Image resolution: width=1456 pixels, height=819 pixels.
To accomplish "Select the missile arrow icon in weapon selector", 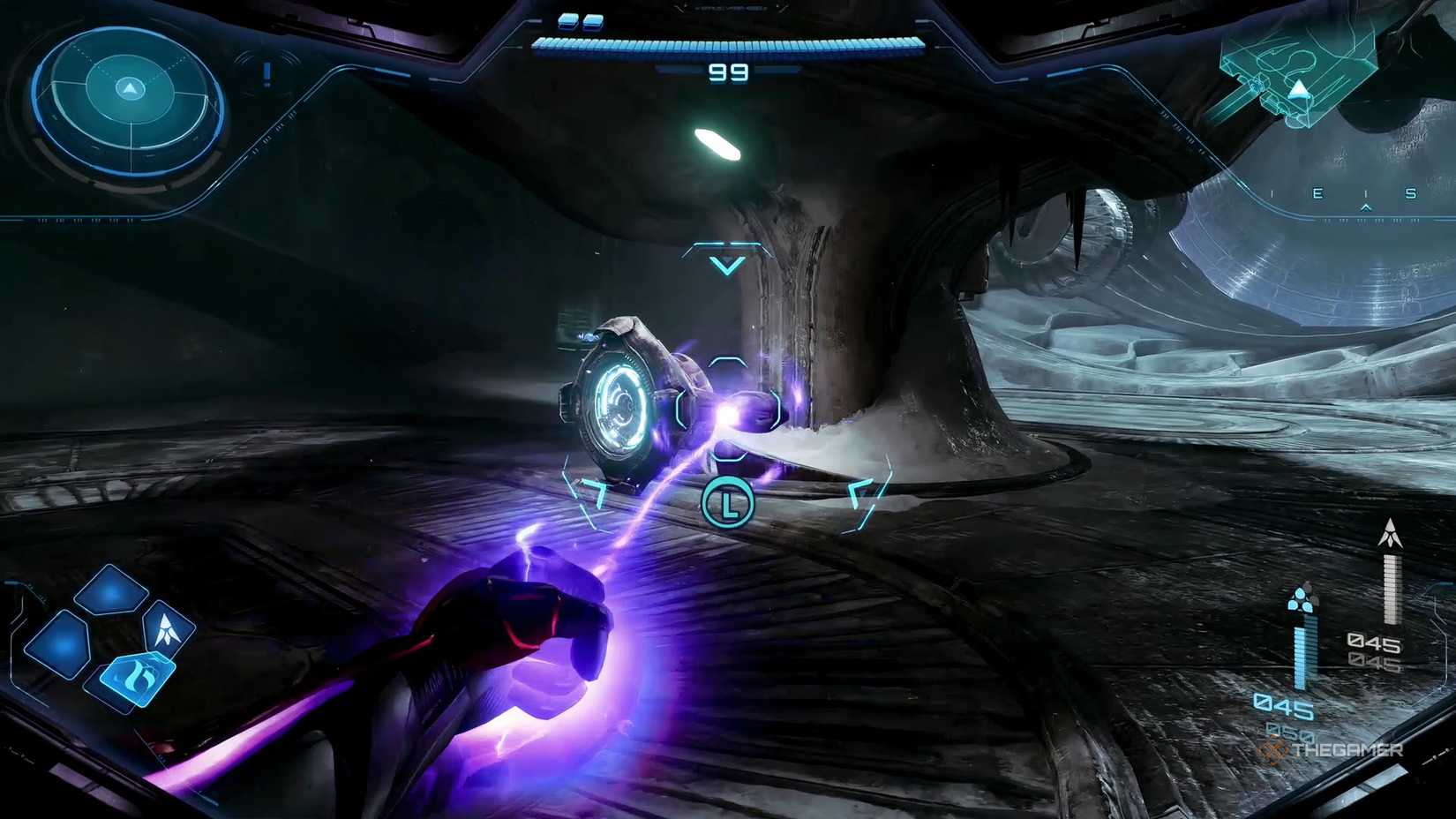I will tap(169, 629).
